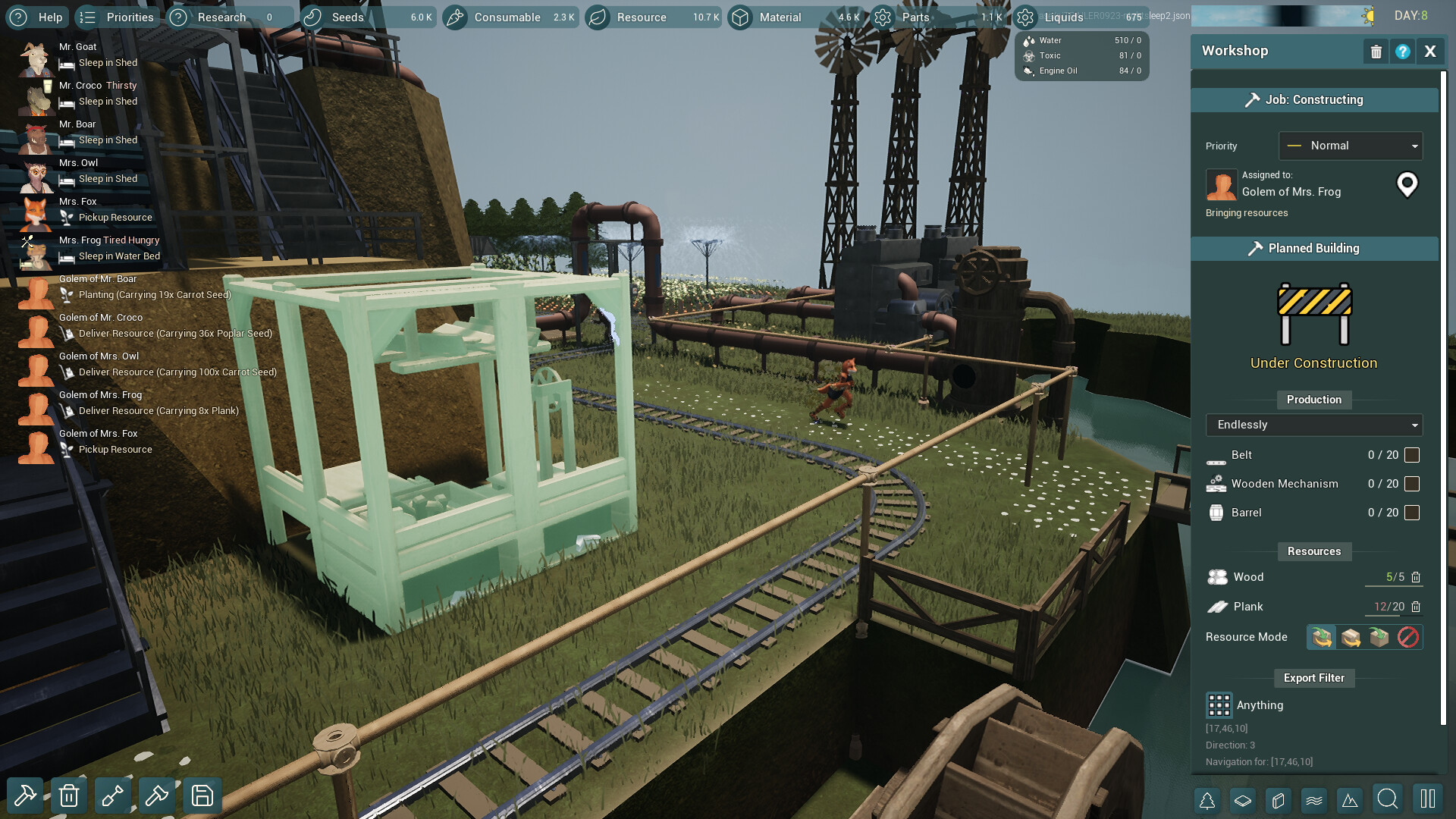Screen dimensions: 1456x819
Task: Click the save disk button
Action: pos(202,795)
